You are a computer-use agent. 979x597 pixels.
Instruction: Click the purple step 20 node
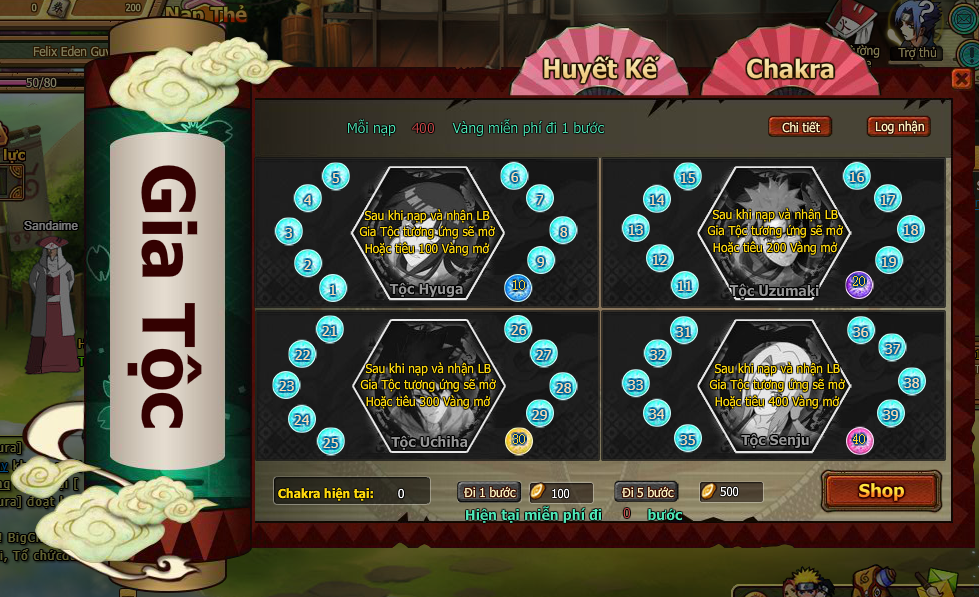click(x=858, y=284)
